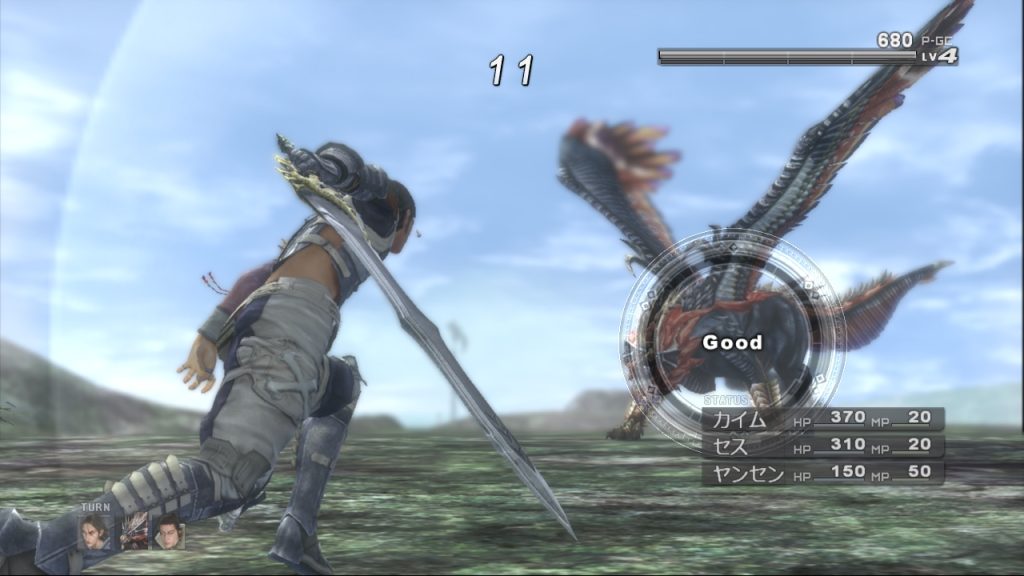Click the first portrait in the turn order
The width and height of the screenshot is (1024, 576).
click(96, 531)
